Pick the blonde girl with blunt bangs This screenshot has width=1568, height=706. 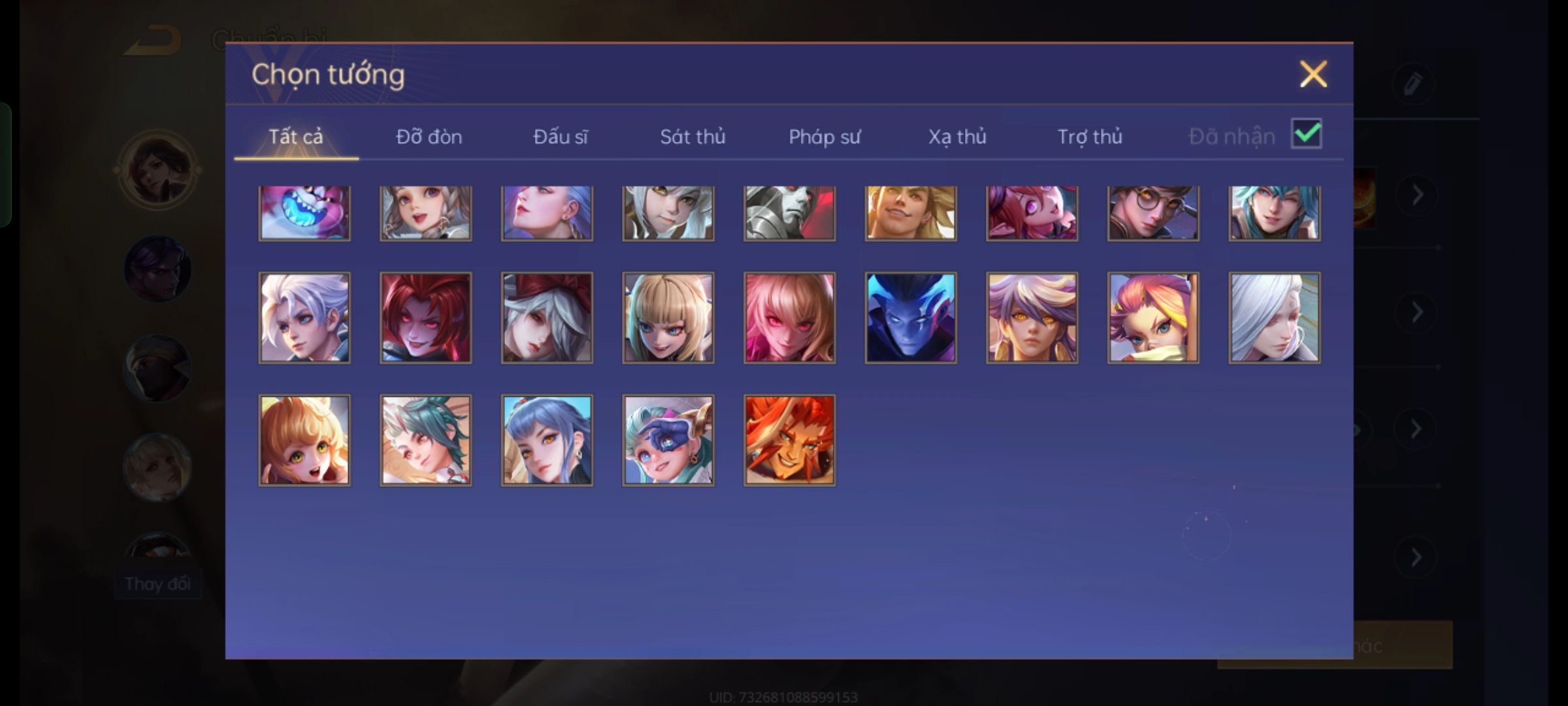[x=668, y=318]
